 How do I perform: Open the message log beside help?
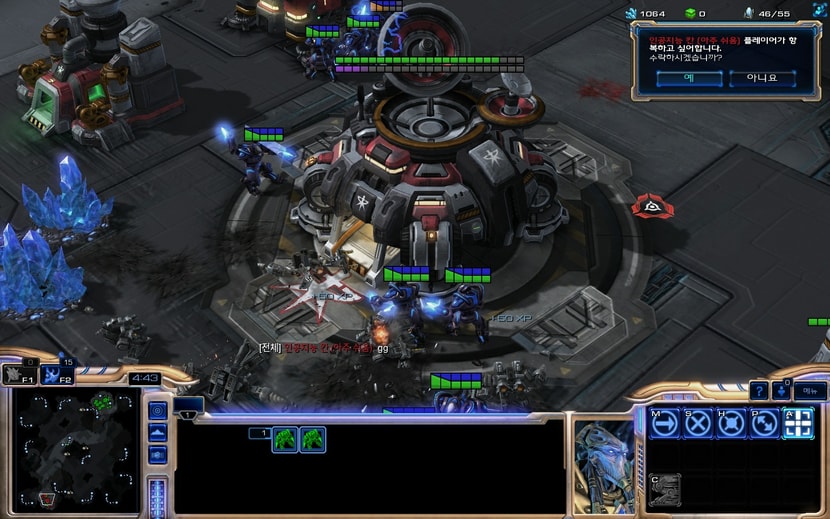point(782,391)
